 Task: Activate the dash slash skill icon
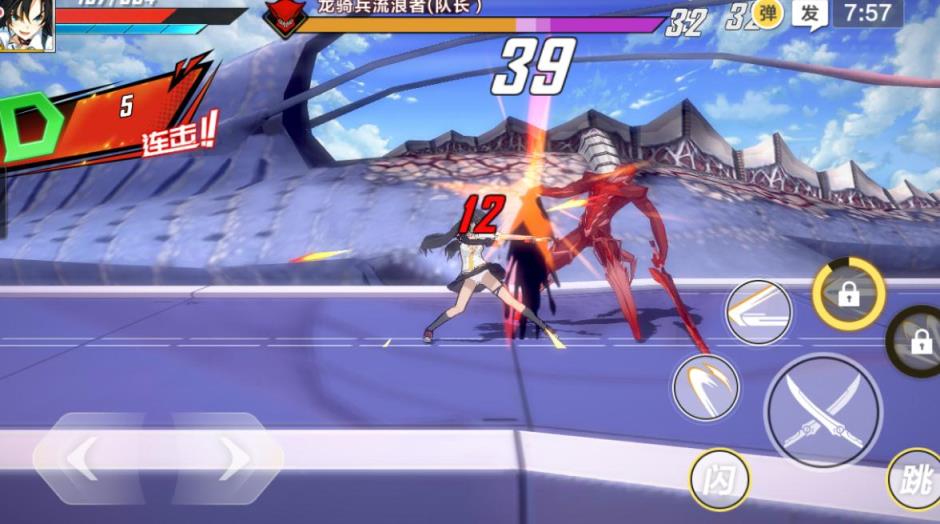tap(758, 312)
